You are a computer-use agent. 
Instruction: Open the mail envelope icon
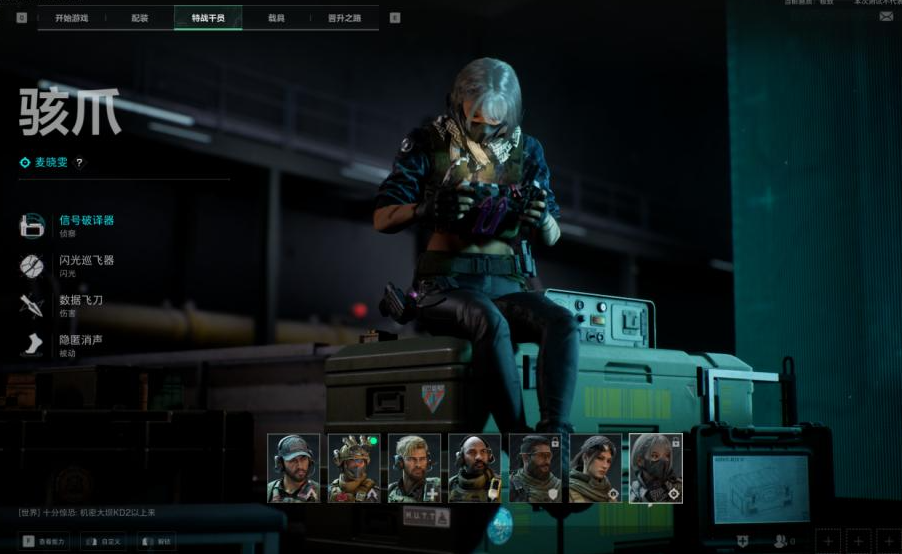point(886,17)
